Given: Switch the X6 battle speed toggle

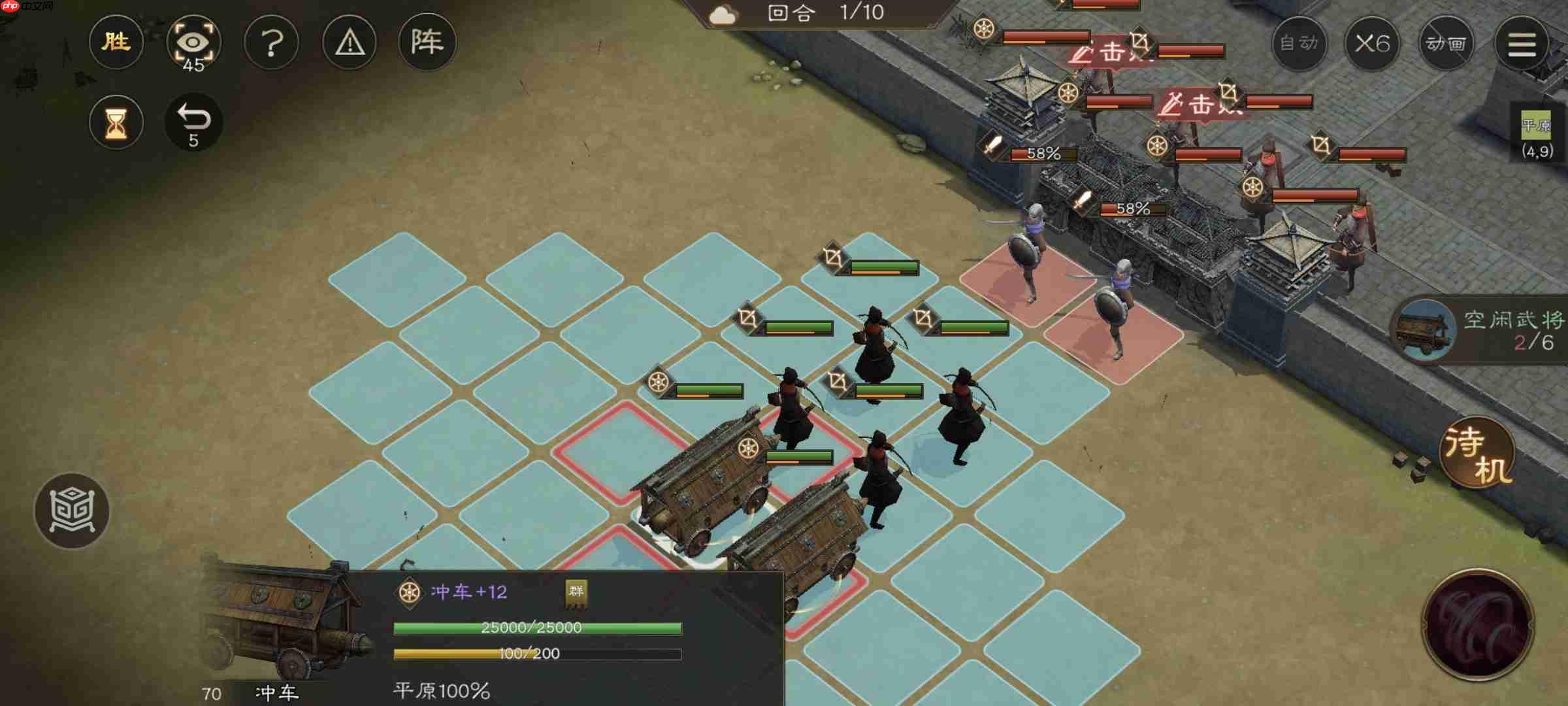Looking at the screenshot, I should (x=1373, y=41).
